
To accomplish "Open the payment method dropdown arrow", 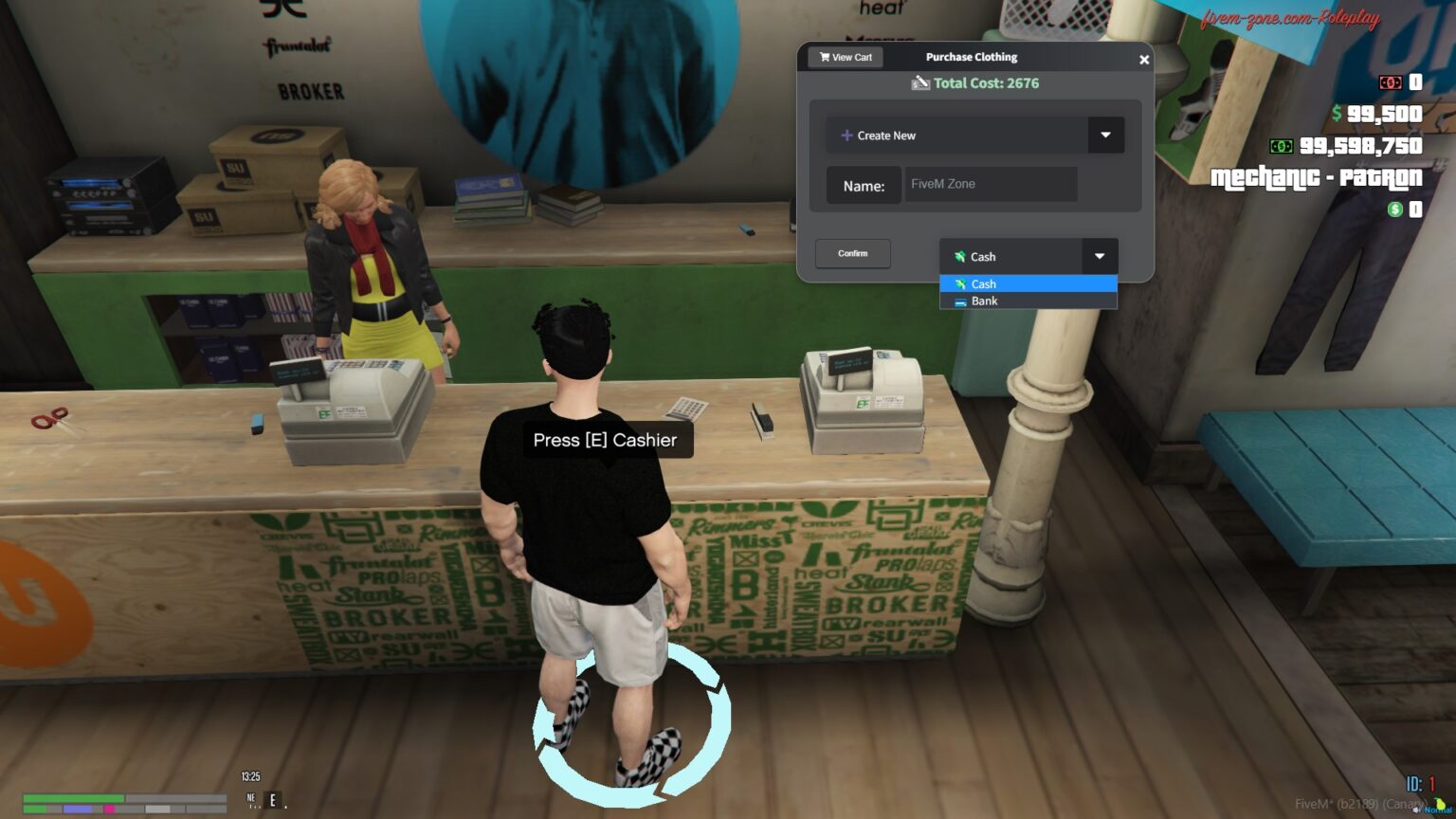I will click(1099, 256).
